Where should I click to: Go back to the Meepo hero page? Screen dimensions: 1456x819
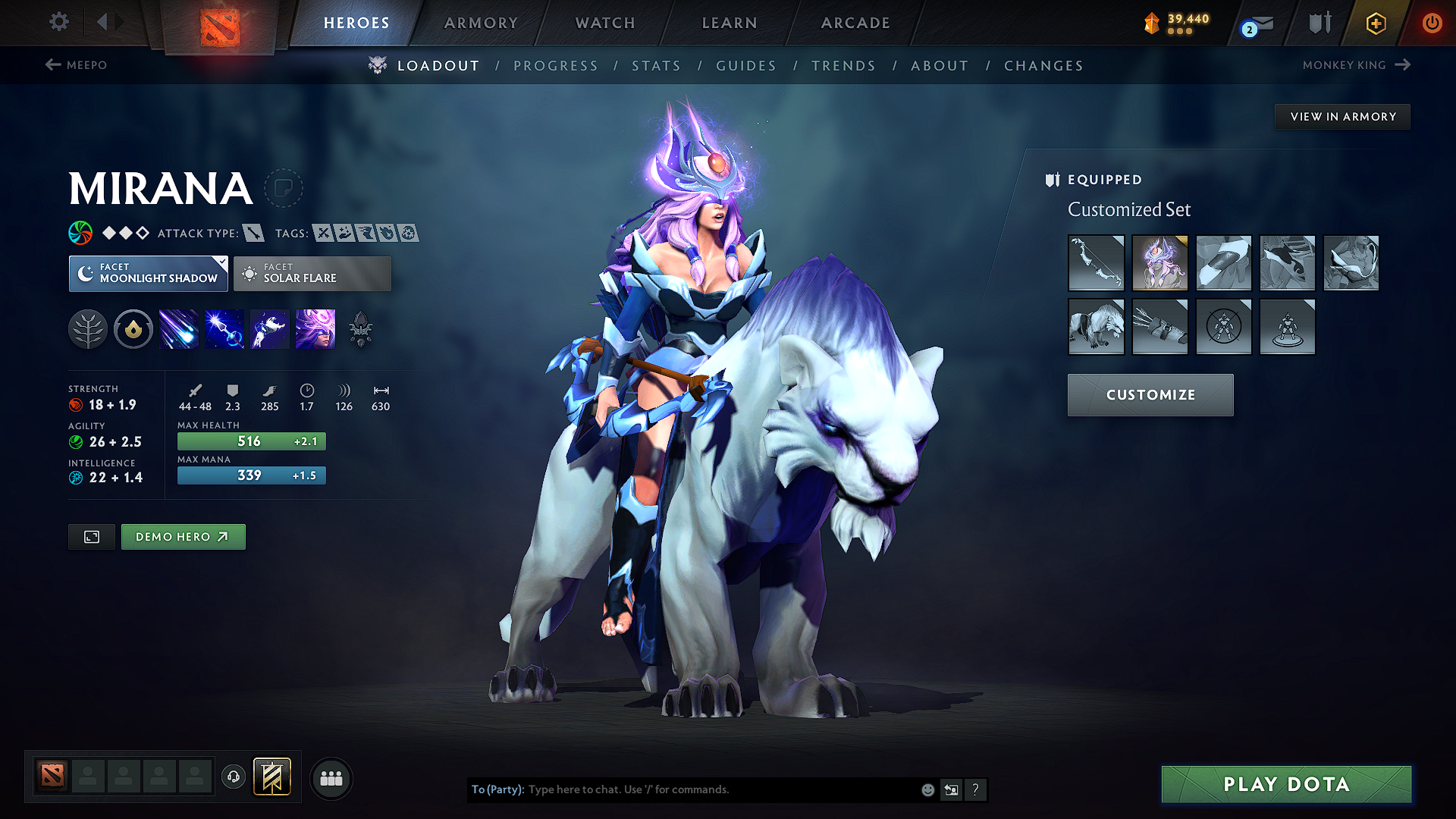78,65
